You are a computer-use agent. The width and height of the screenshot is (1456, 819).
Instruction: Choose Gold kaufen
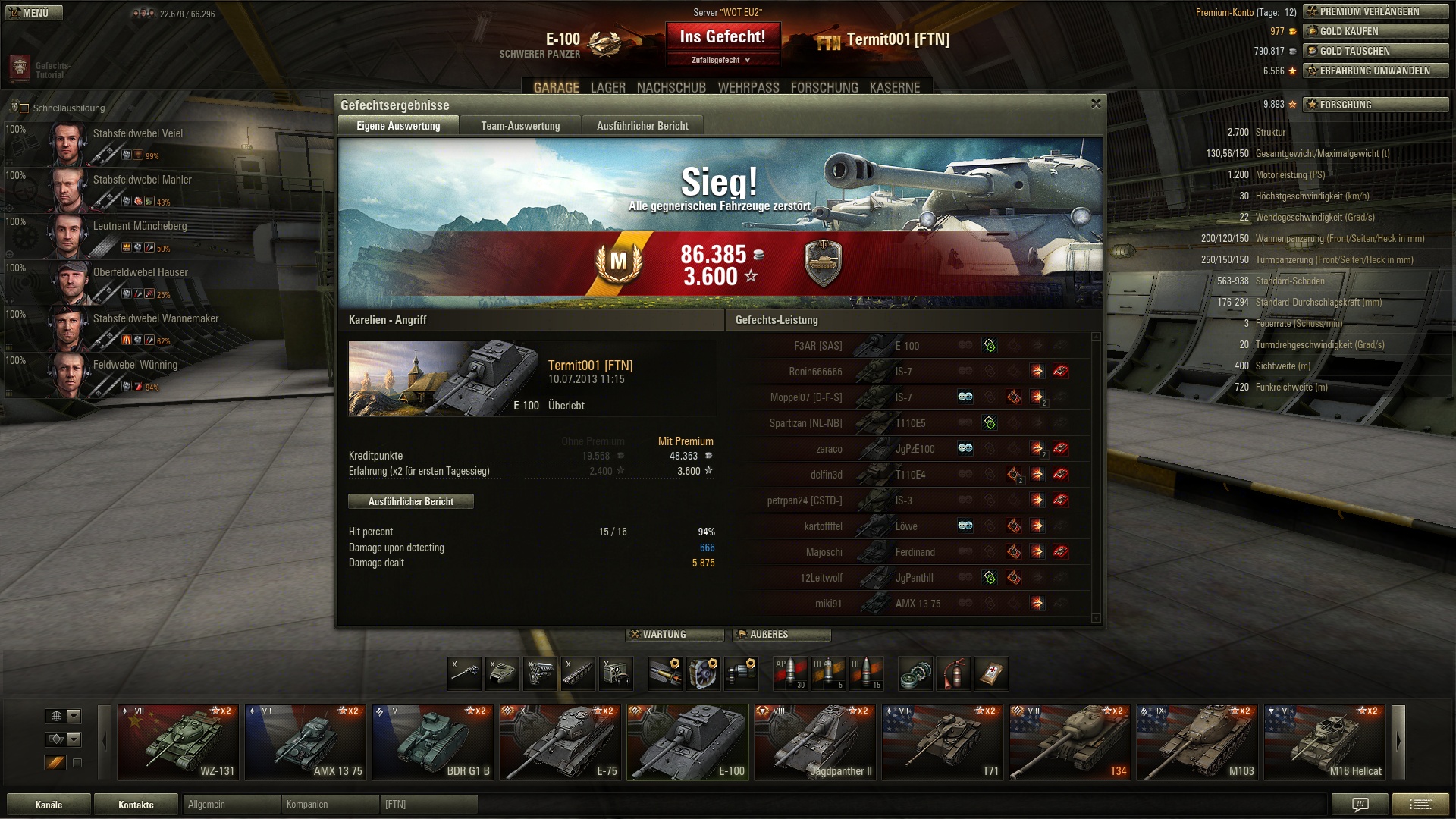pos(1376,31)
